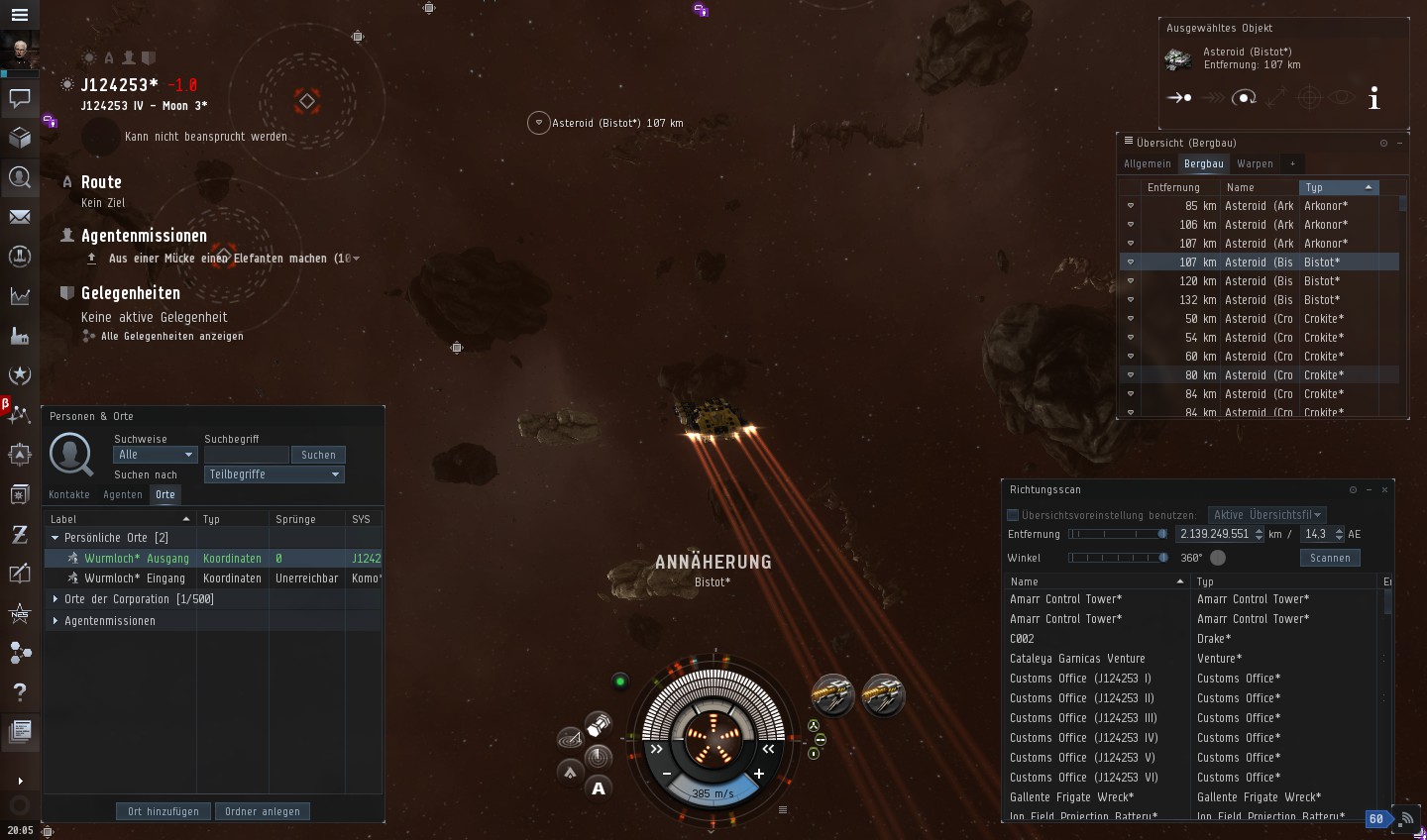
Task: Select the 85 km Arkonor asteroid row
Action: [1259, 206]
